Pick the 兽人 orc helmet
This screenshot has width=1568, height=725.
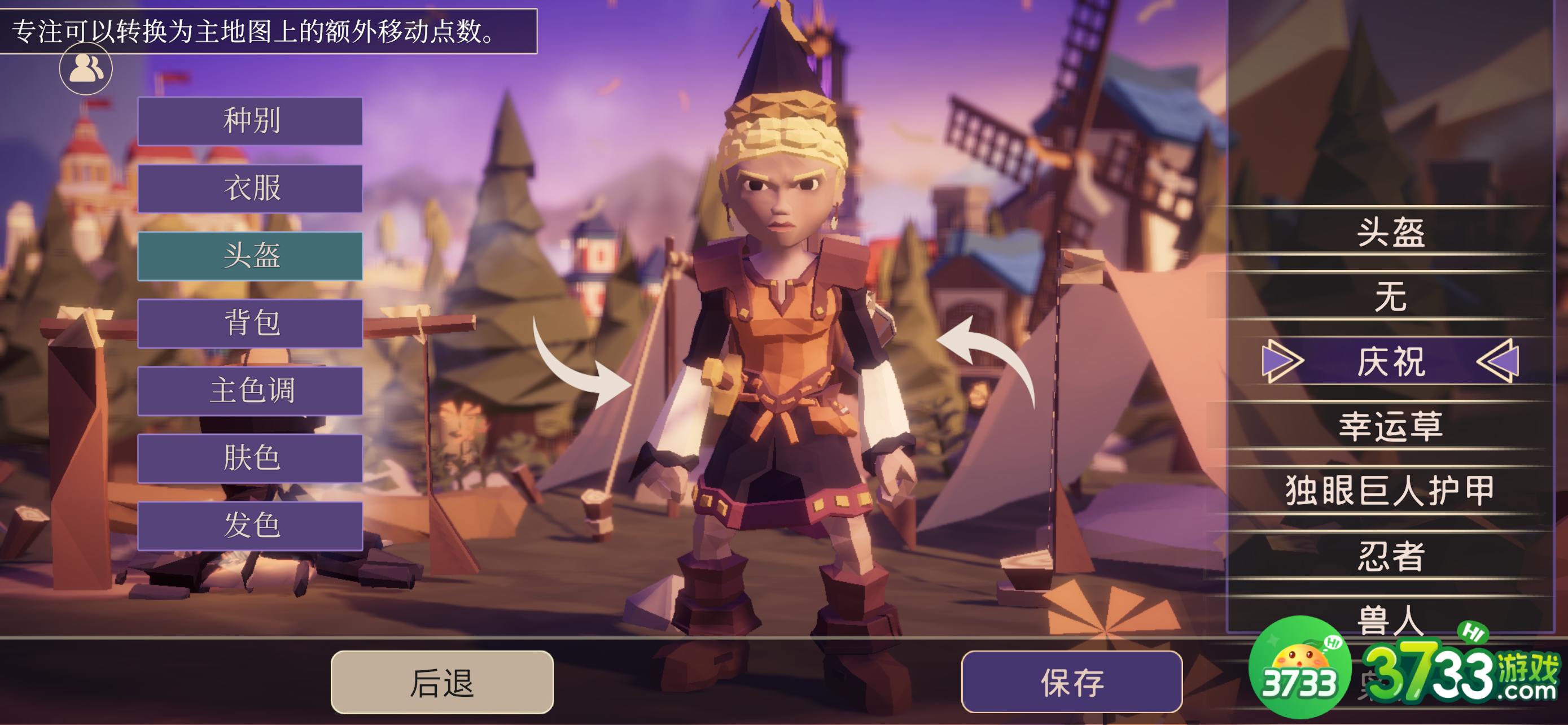coord(1390,618)
